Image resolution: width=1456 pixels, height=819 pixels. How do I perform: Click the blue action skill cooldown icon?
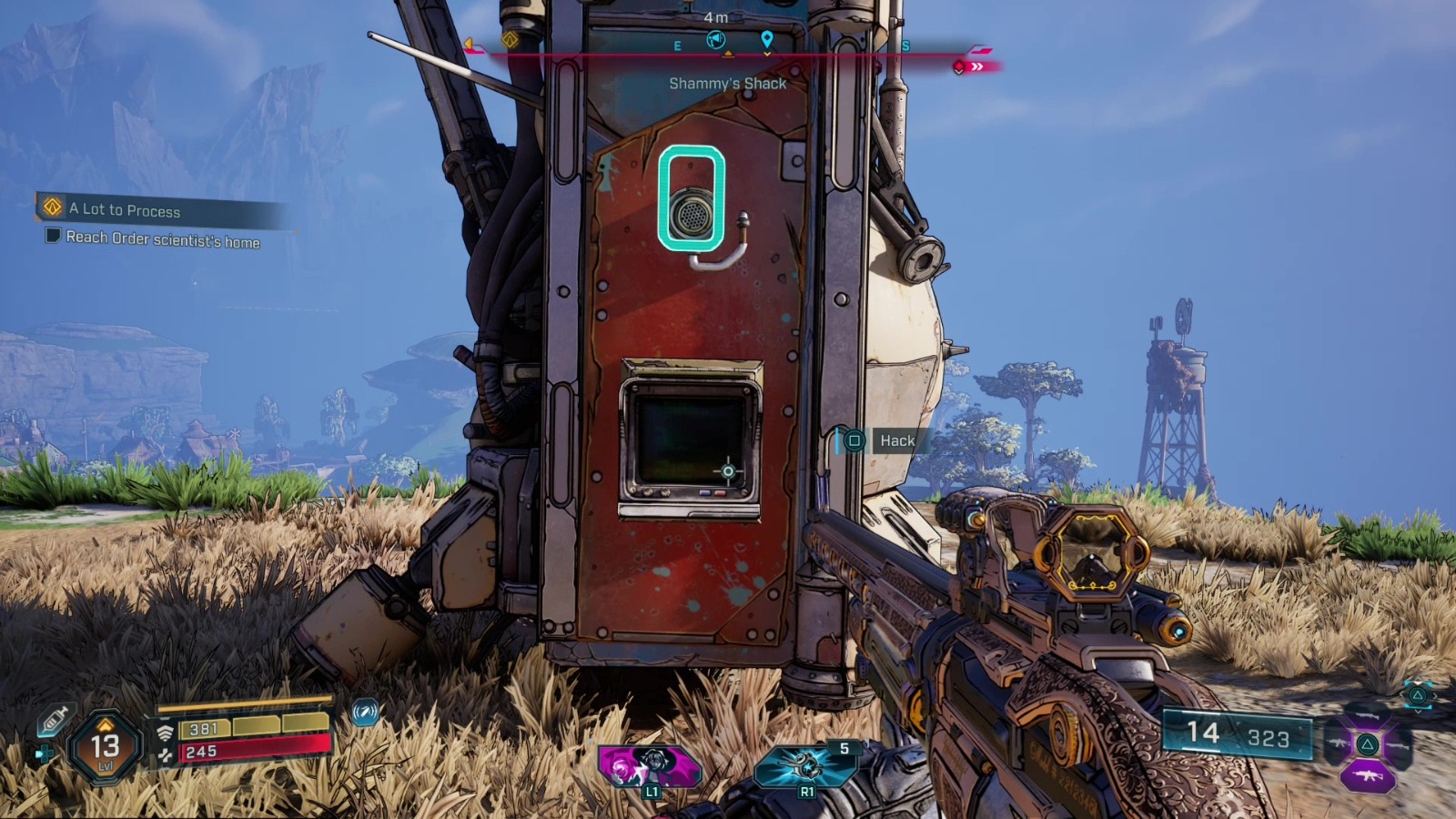tap(364, 717)
